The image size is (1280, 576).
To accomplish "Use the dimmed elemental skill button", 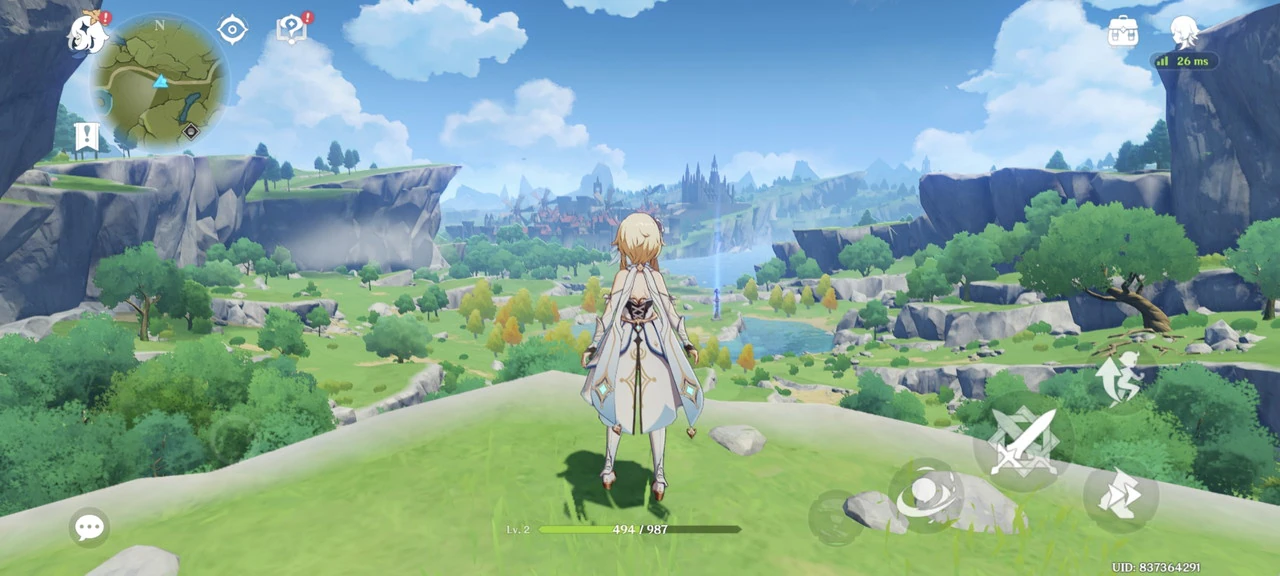I will coord(836,517).
